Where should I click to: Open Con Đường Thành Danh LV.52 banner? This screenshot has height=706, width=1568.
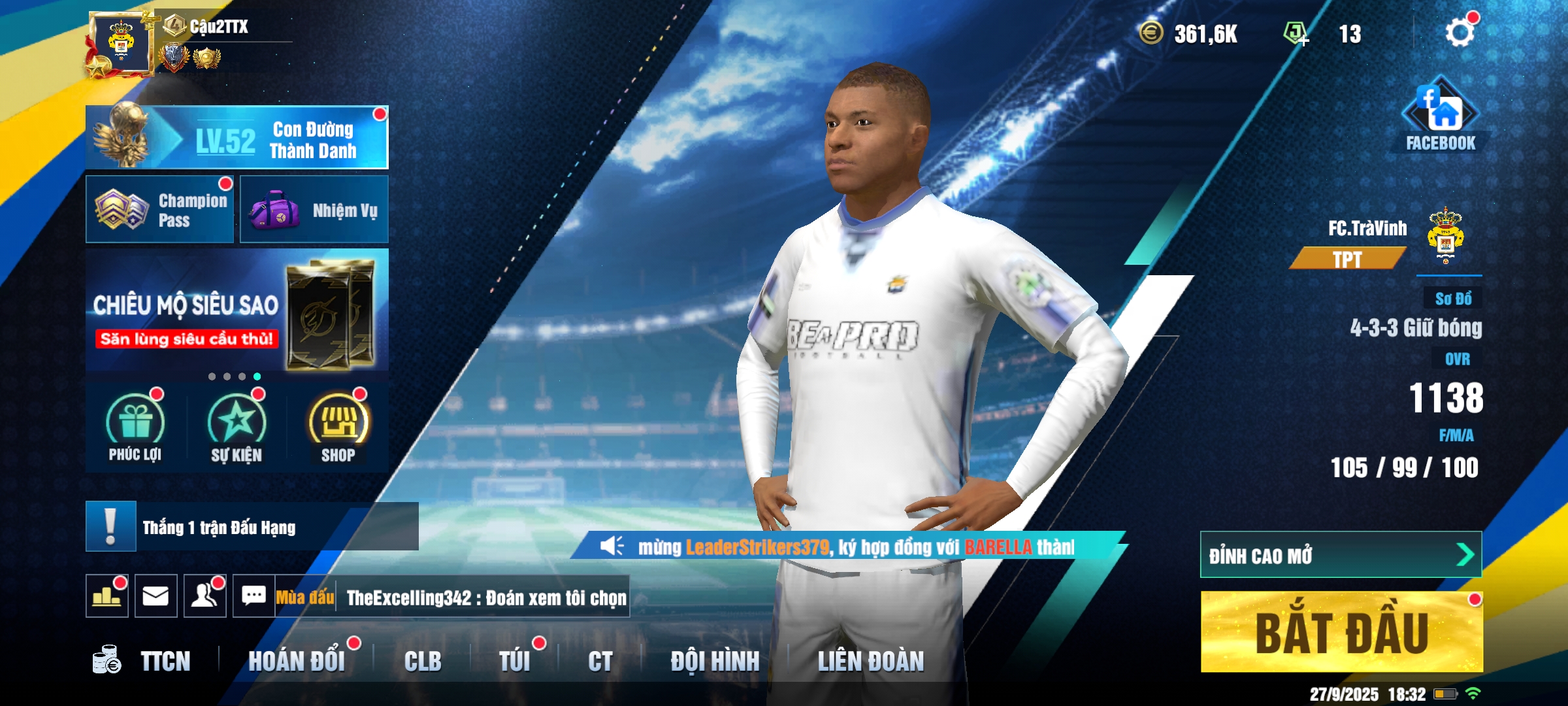click(237, 138)
